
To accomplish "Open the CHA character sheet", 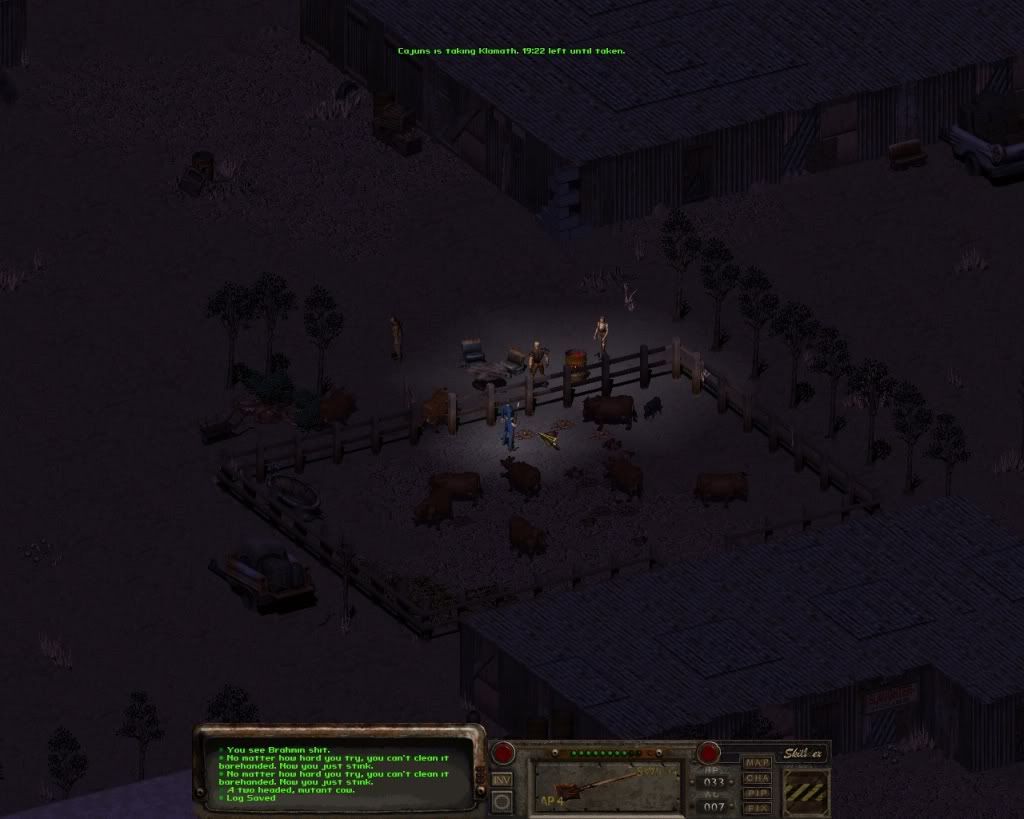I will (757, 777).
